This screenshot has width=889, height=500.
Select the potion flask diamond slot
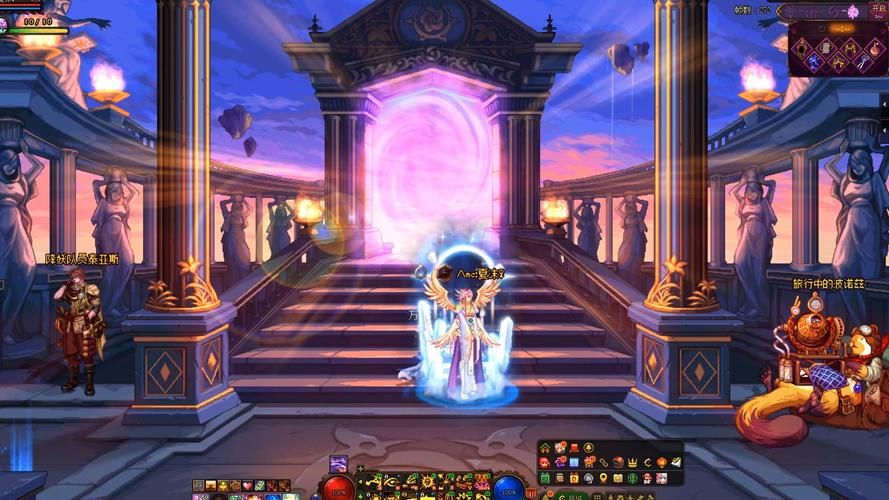pyautogui.click(x=875, y=49)
